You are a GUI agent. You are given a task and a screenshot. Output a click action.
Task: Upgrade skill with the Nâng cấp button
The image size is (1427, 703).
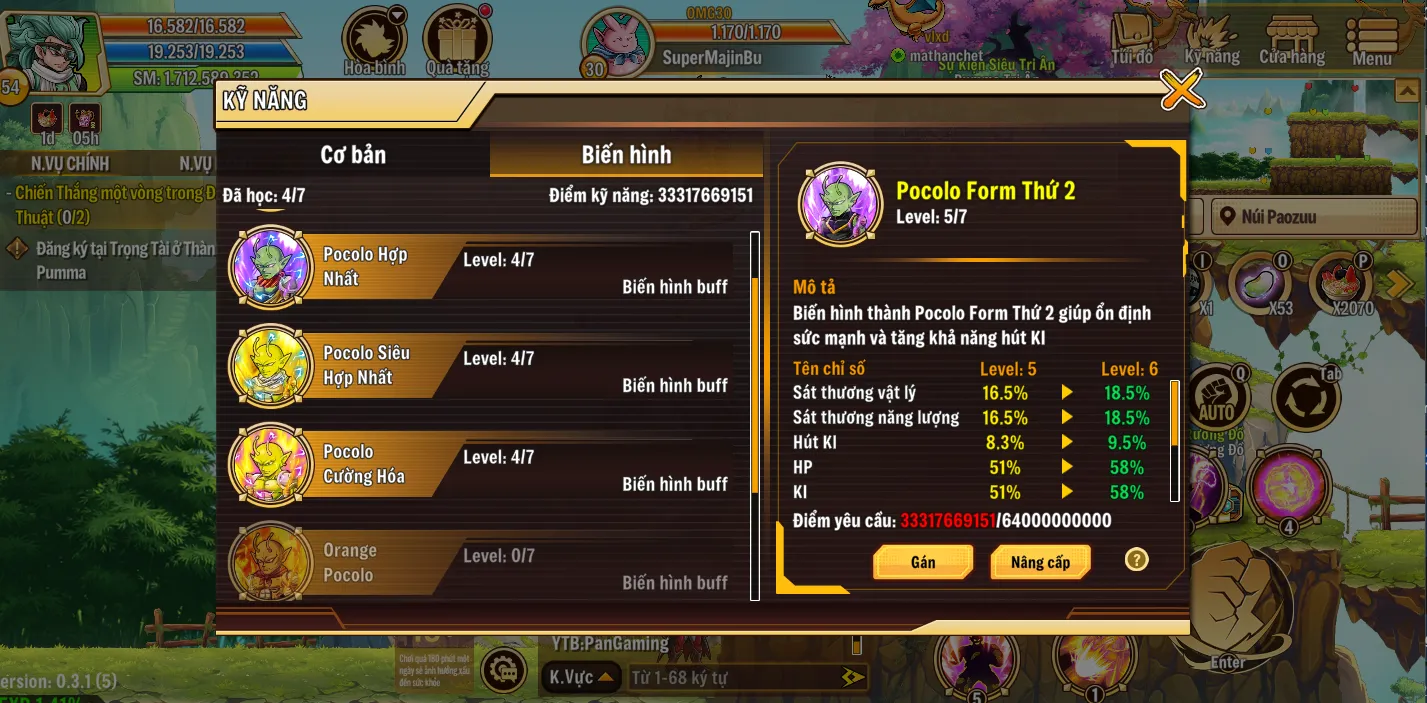click(1040, 562)
